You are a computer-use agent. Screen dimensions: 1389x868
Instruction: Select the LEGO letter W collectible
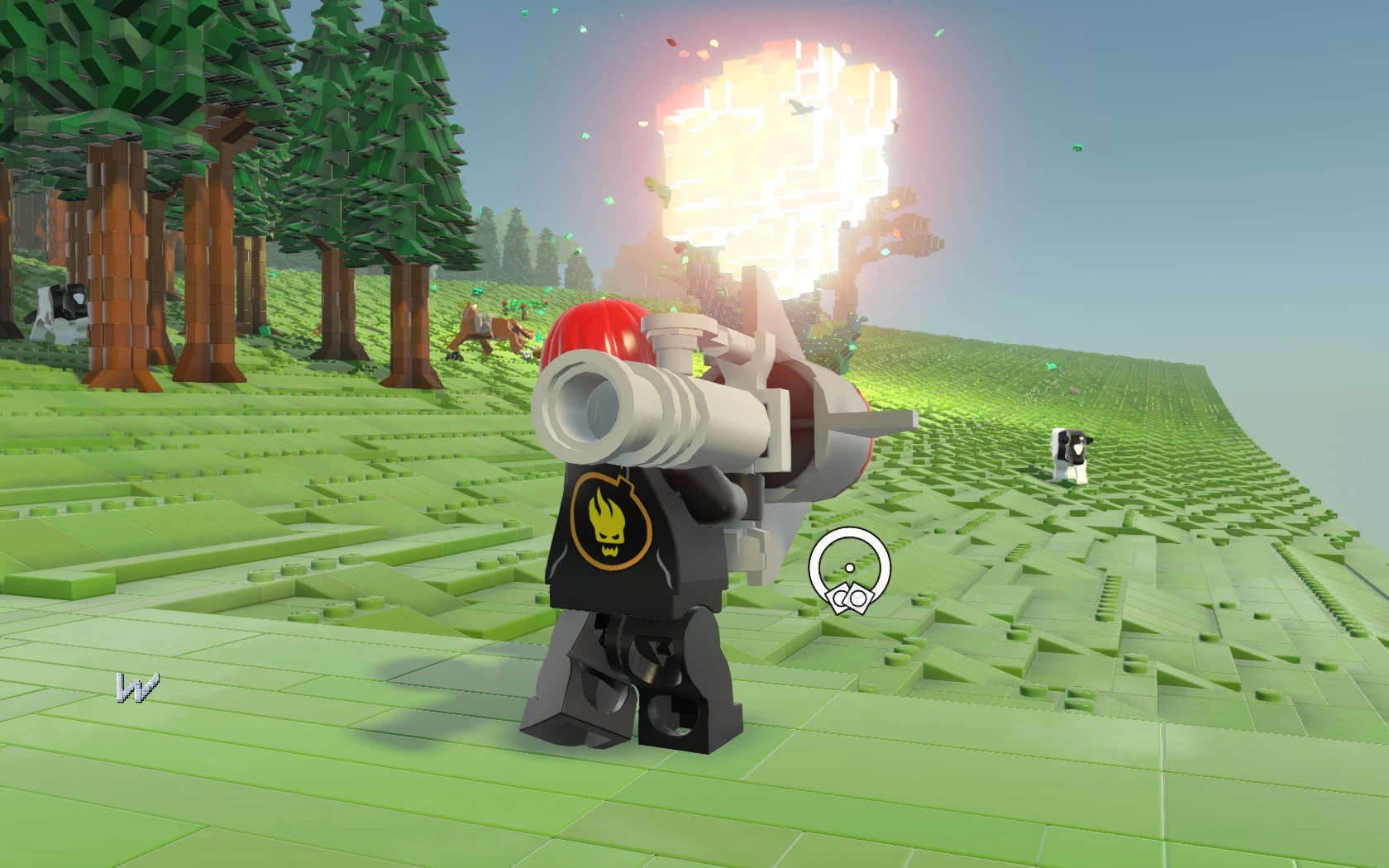pyautogui.click(x=139, y=689)
